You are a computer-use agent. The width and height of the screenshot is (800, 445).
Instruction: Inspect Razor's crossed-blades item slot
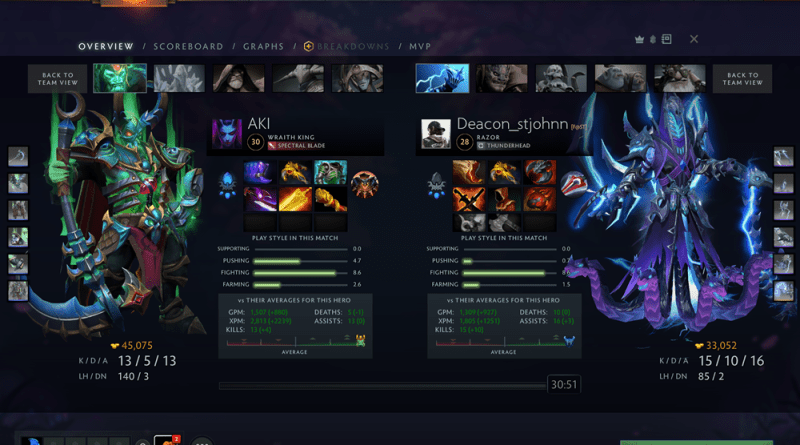469,198
